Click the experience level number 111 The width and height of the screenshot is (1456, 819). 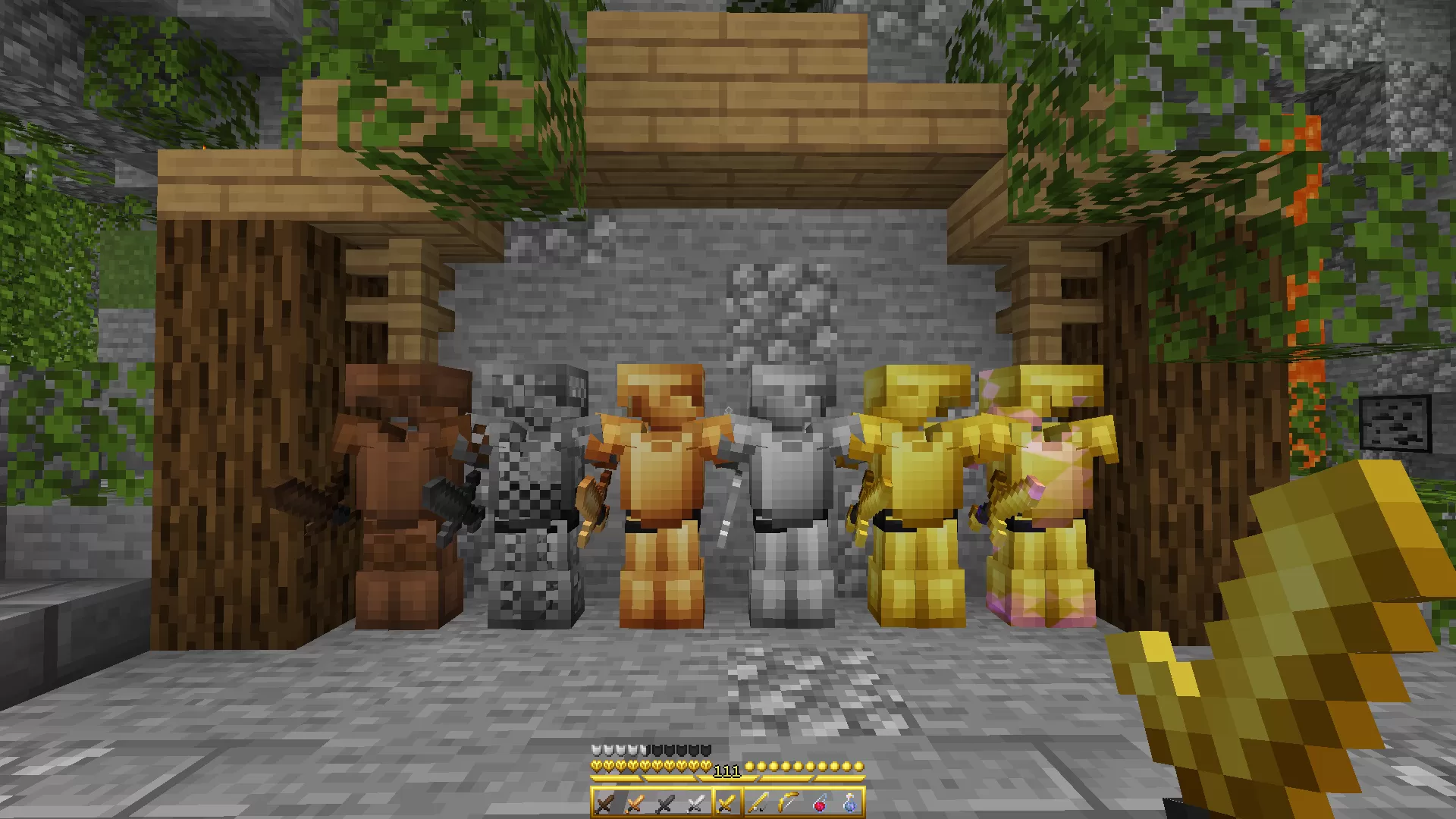pyautogui.click(x=727, y=771)
